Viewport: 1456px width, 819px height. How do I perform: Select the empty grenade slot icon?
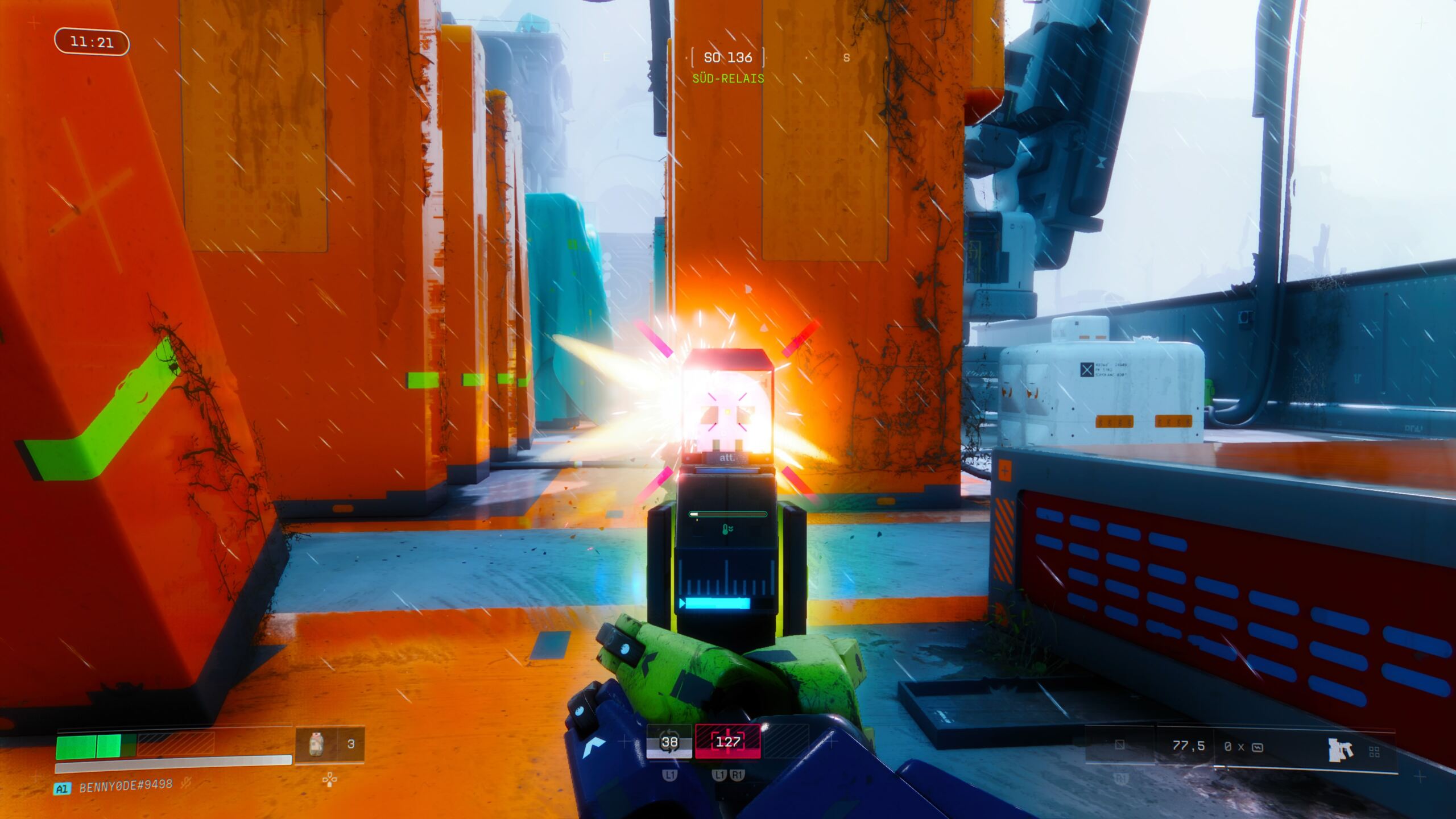point(1119,745)
